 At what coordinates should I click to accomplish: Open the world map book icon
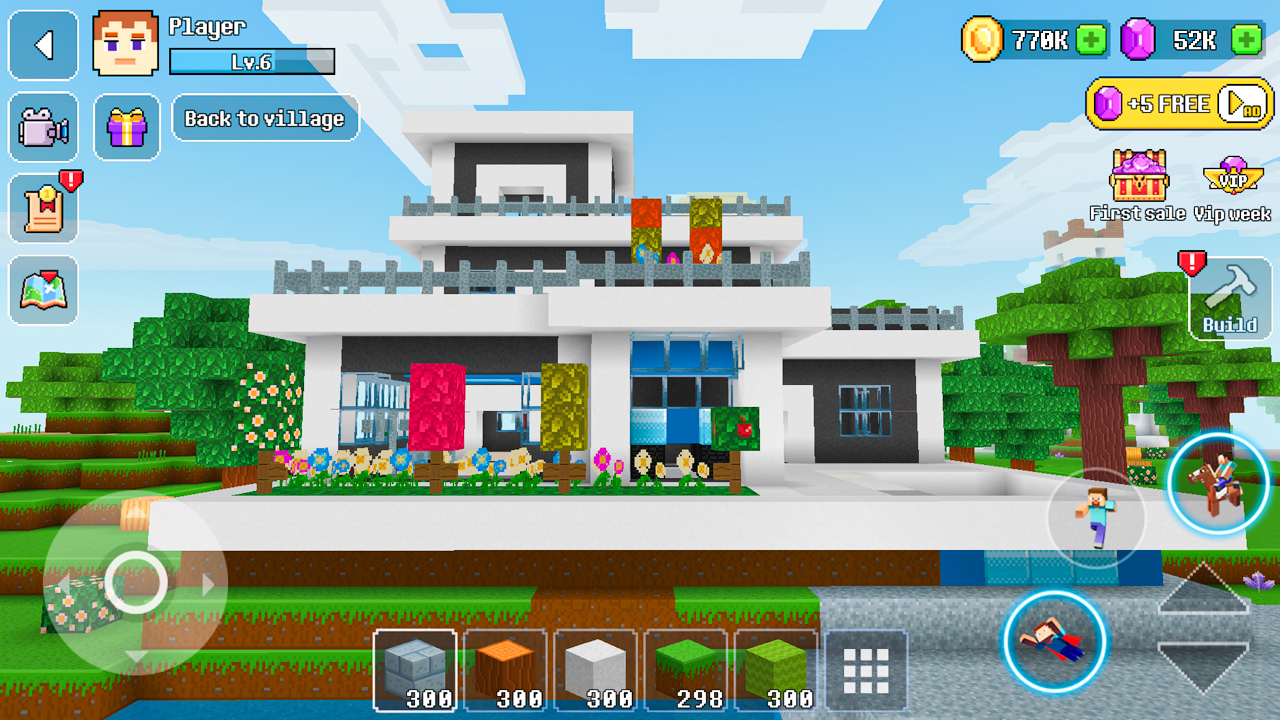coord(43,293)
